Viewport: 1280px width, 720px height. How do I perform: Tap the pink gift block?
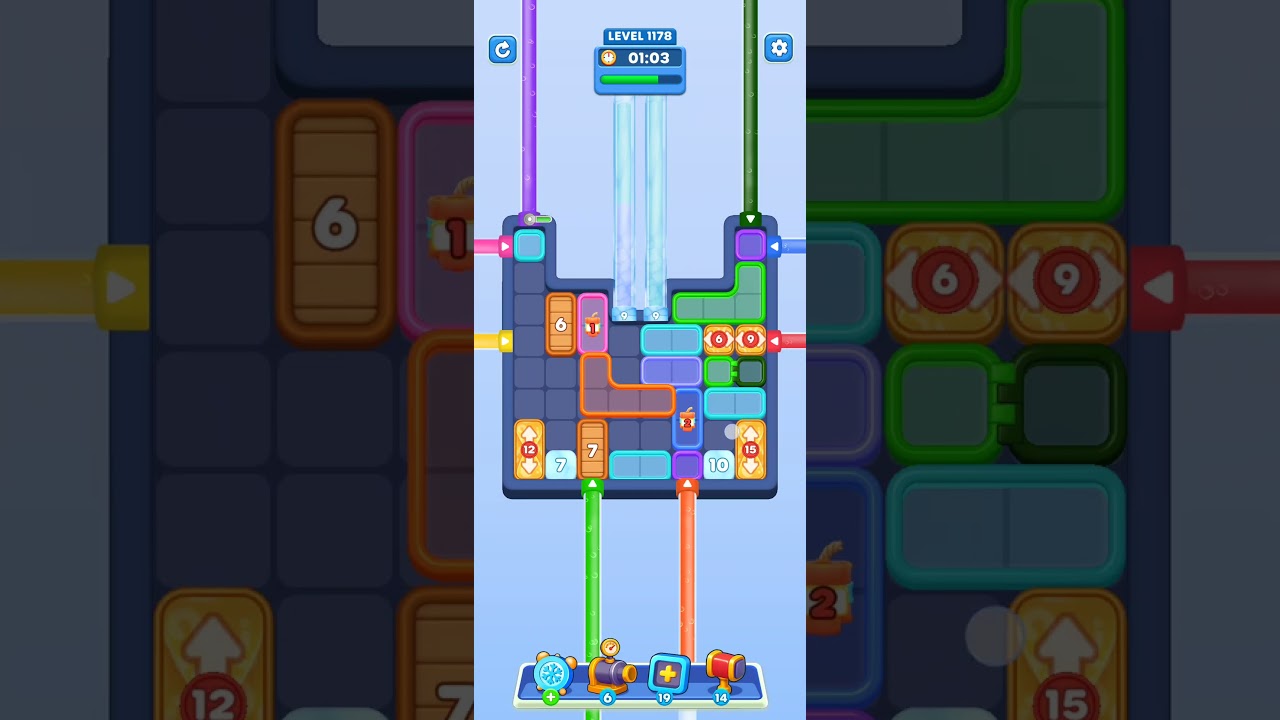[x=594, y=323]
